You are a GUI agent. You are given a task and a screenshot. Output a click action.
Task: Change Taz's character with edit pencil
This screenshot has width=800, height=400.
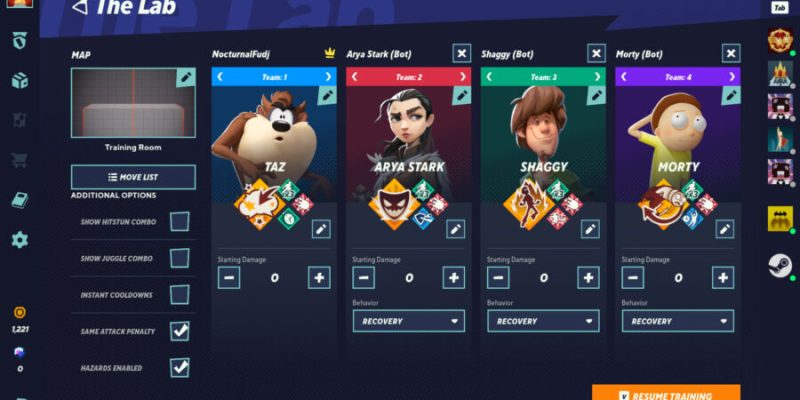pyautogui.click(x=326, y=95)
